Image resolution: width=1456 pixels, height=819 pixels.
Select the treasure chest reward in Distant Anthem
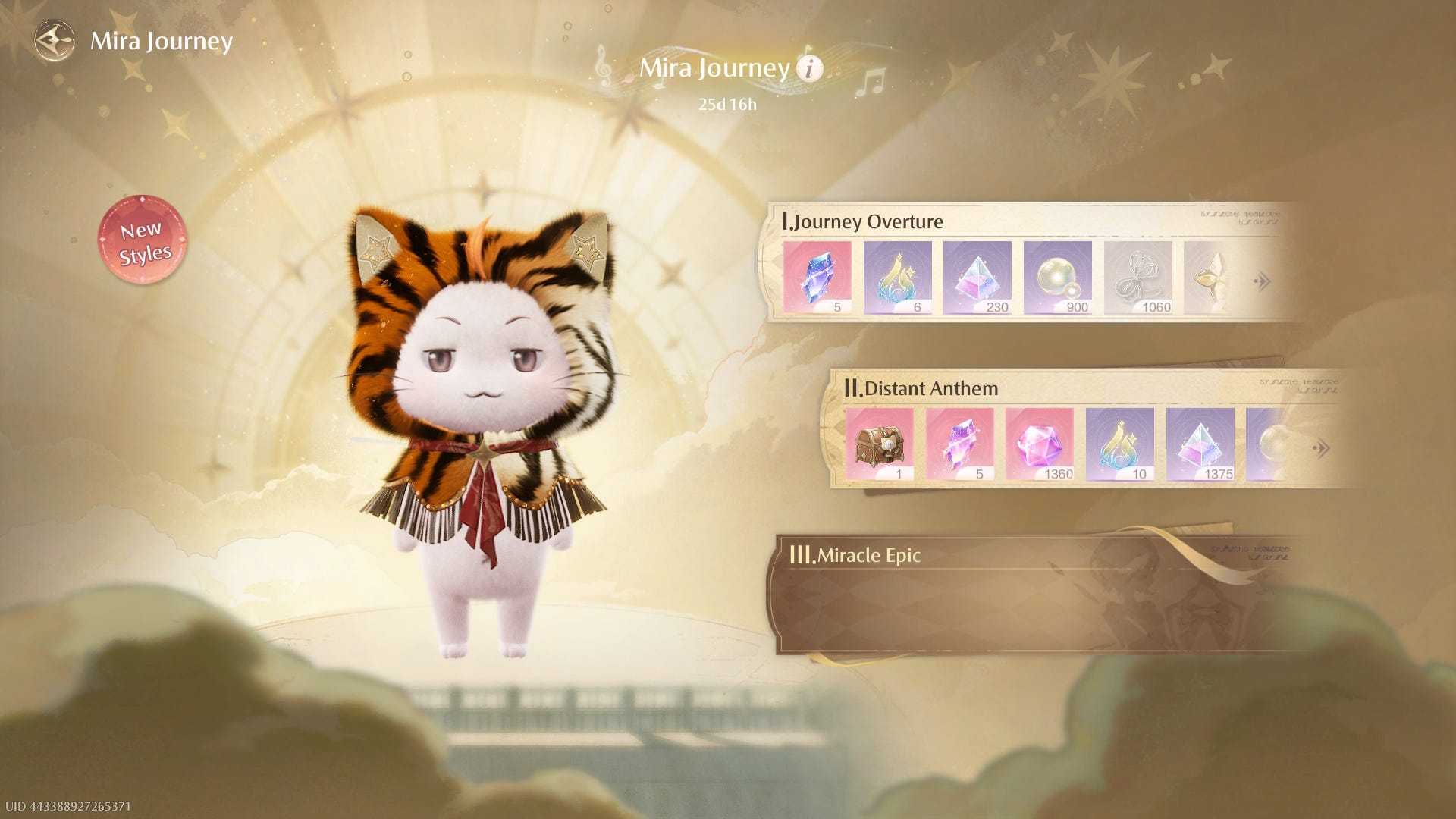[x=880, y=444]
